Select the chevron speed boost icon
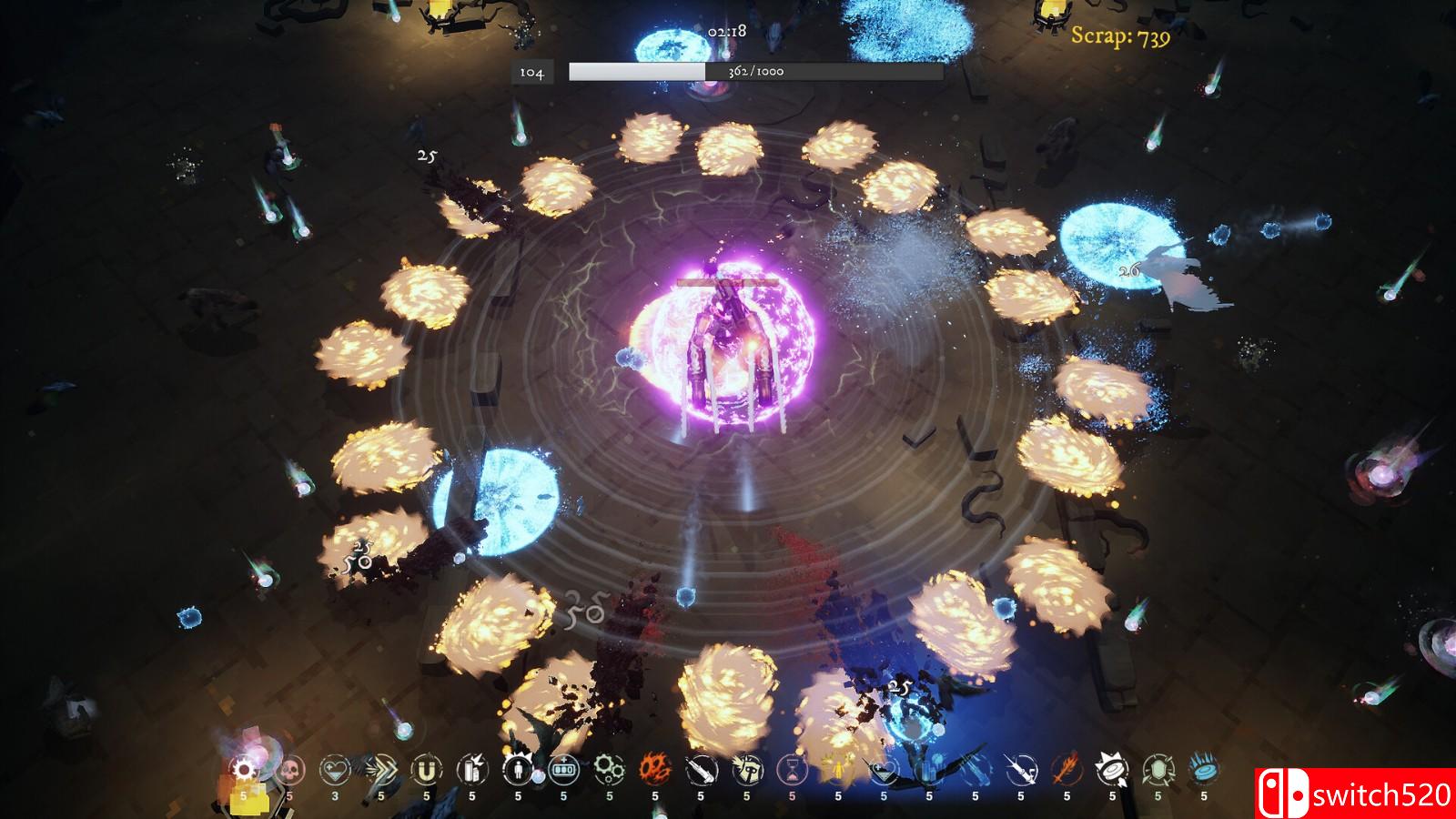The width and height of the screenshot is (1456, 819). [x=382, y=772]
